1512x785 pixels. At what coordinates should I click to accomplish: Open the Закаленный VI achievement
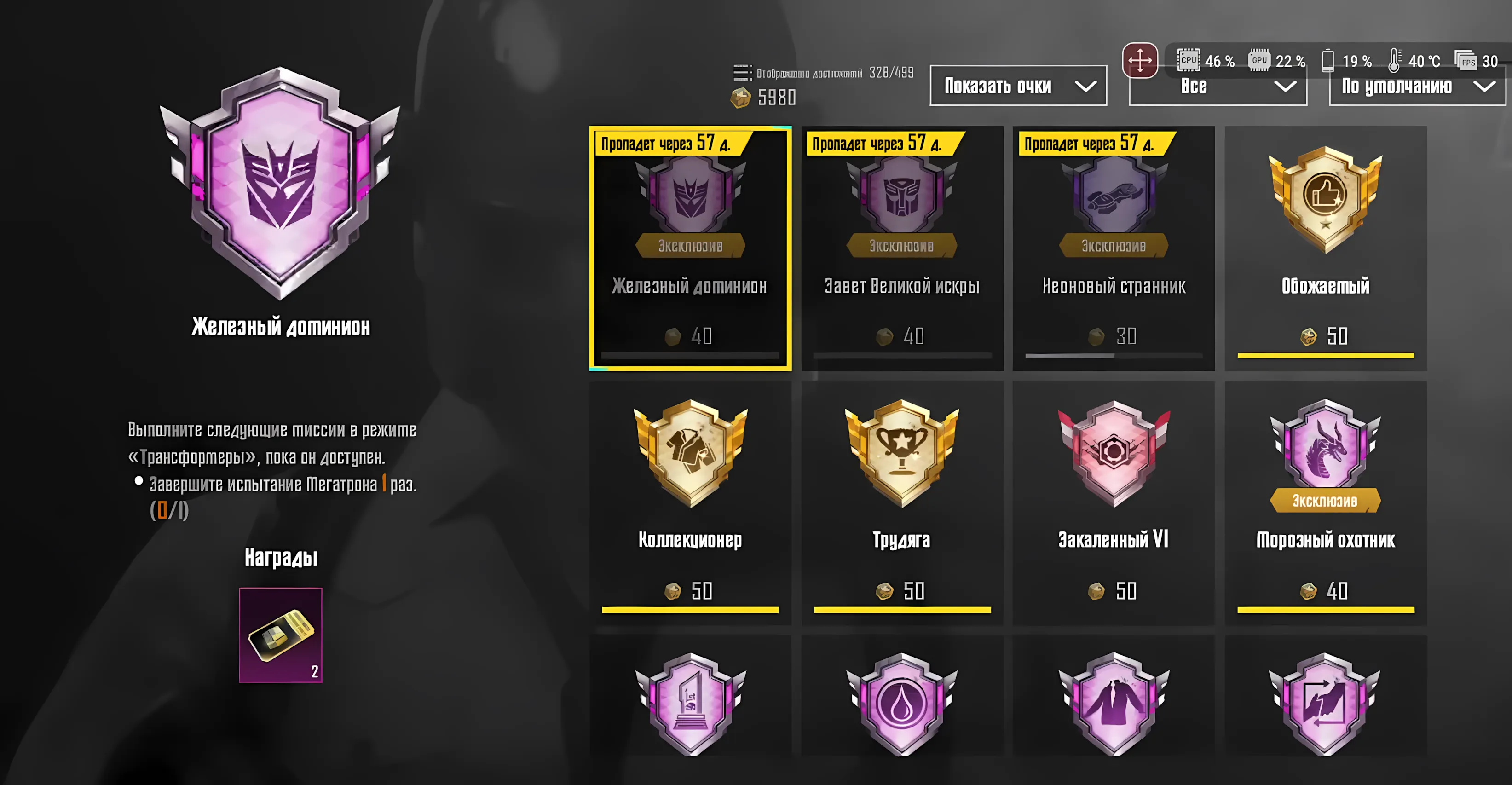click(x=1113, y=502)
